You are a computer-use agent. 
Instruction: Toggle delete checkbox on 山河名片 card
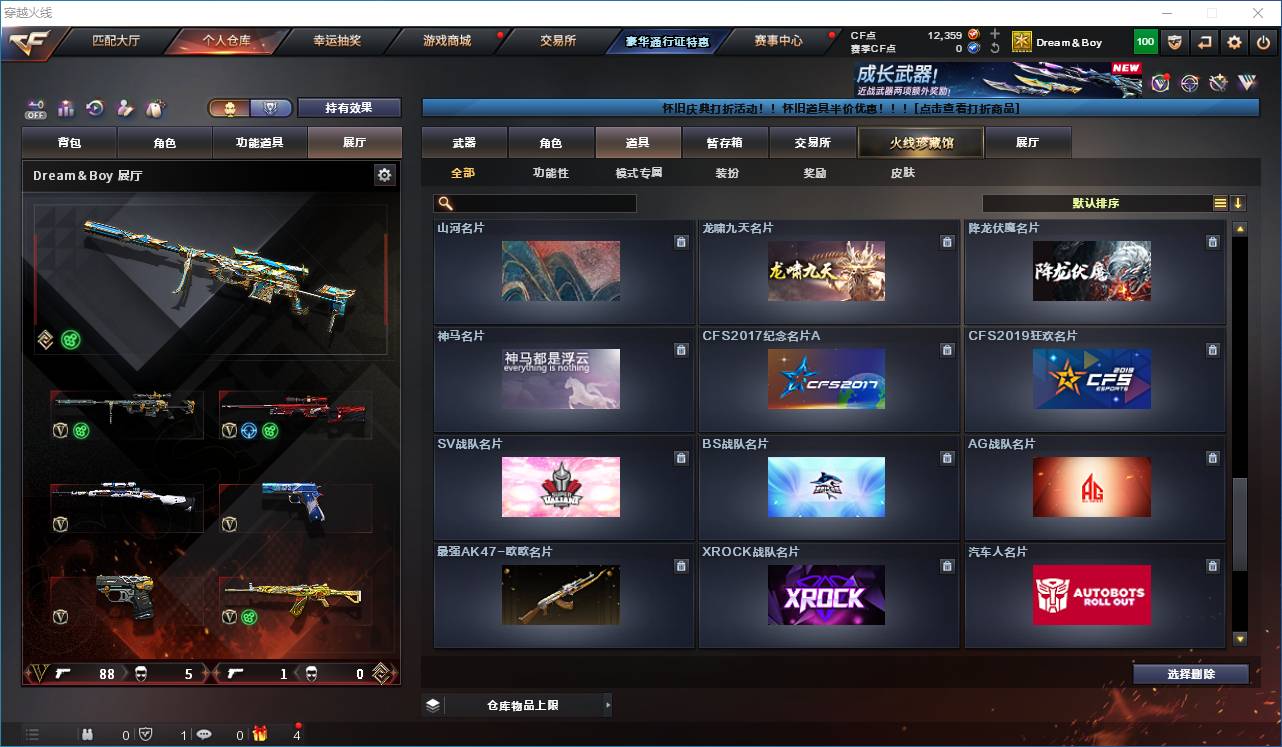[x=680, y=241]
